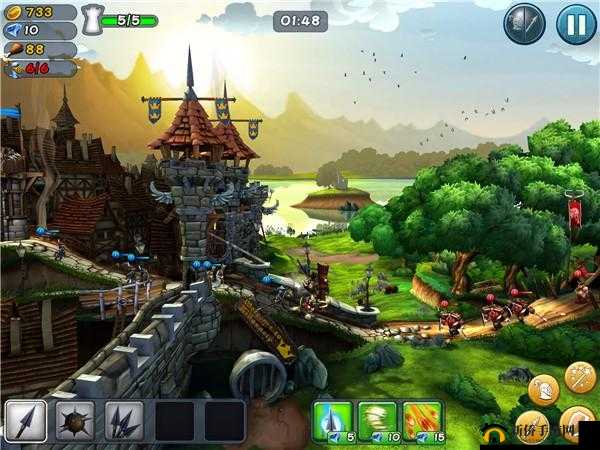This screenshot has height=450, width=600.
Task: Tap the knight helmet button
Action: tap(543, 389)
